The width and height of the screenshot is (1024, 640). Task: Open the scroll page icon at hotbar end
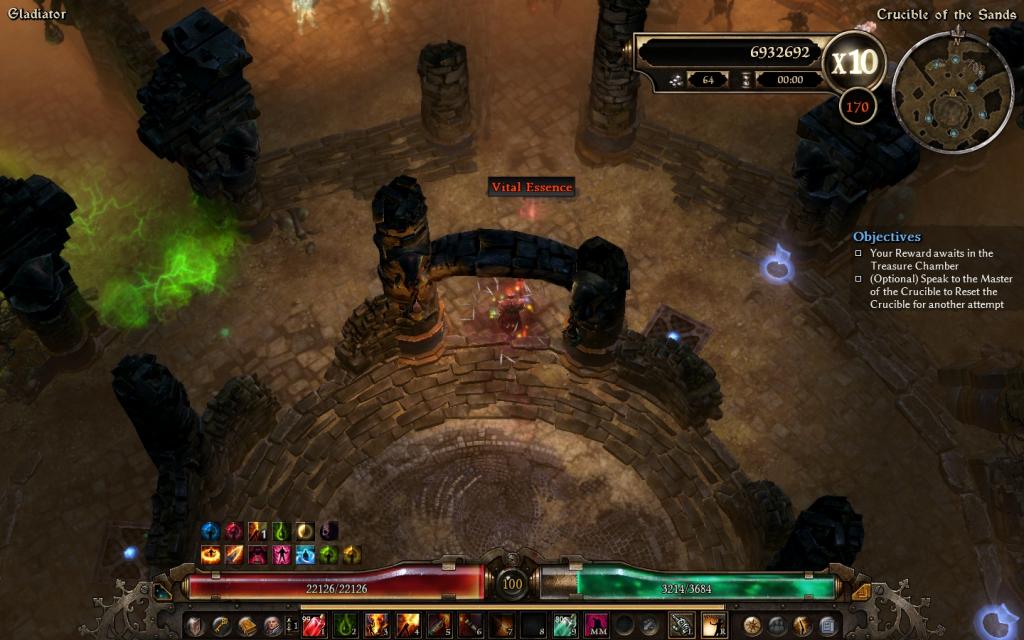(827, 626)
